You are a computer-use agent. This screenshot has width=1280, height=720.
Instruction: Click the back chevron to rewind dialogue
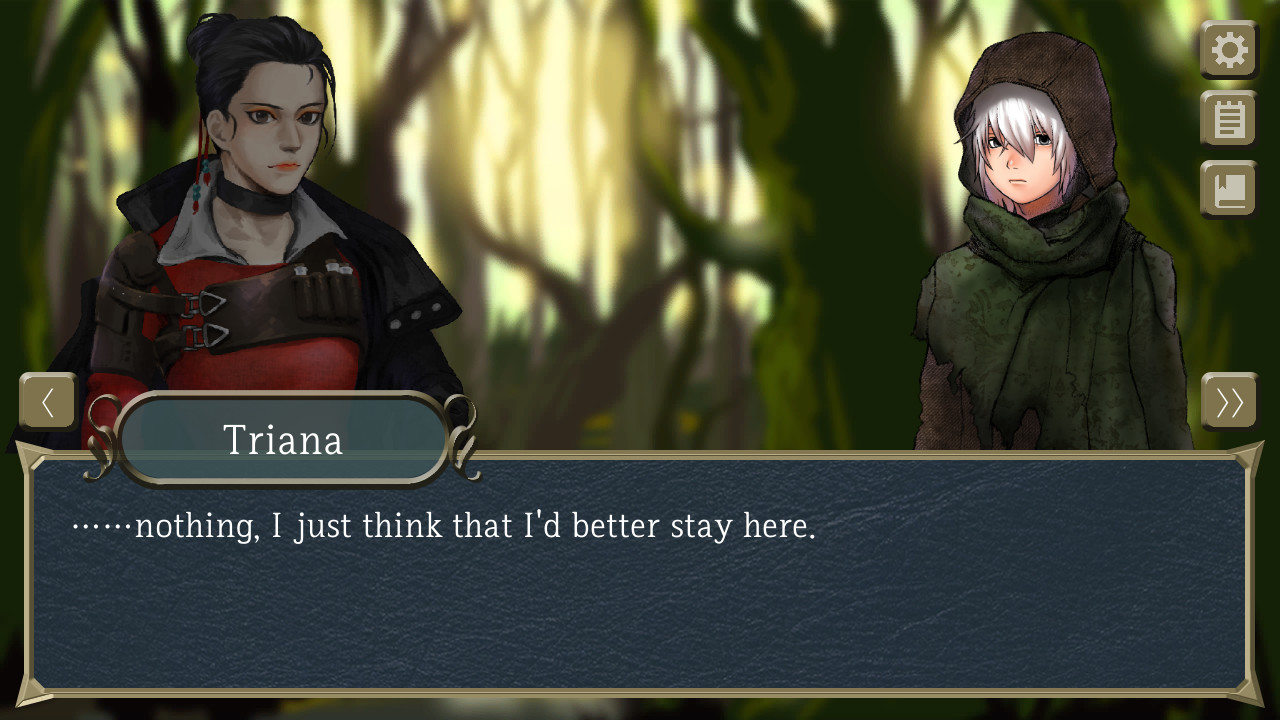pyautogui.click(x=47, y=401)
